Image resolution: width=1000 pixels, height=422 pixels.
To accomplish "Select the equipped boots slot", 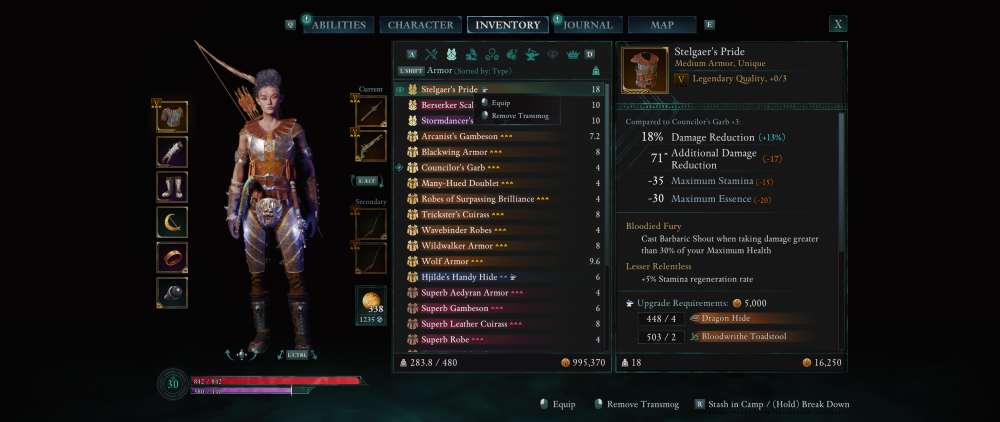I will pos(172,187).
